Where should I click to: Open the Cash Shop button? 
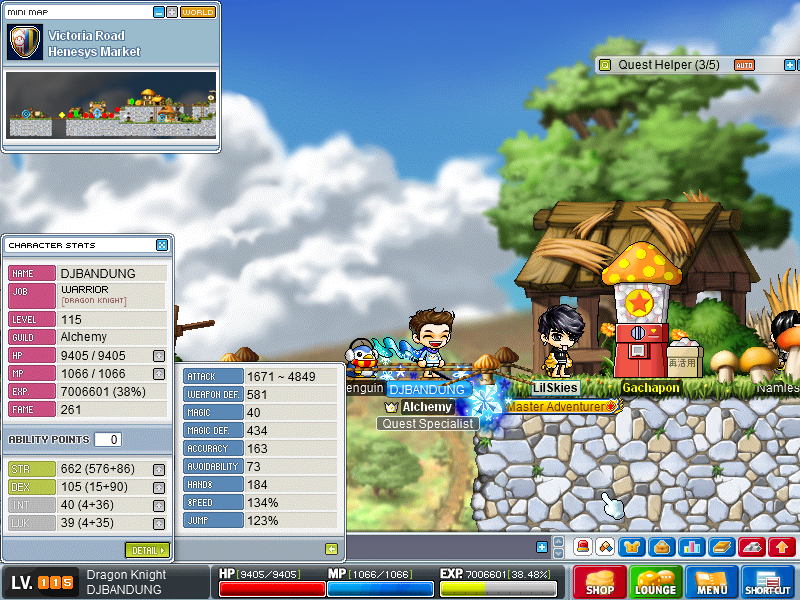point(600,583)
